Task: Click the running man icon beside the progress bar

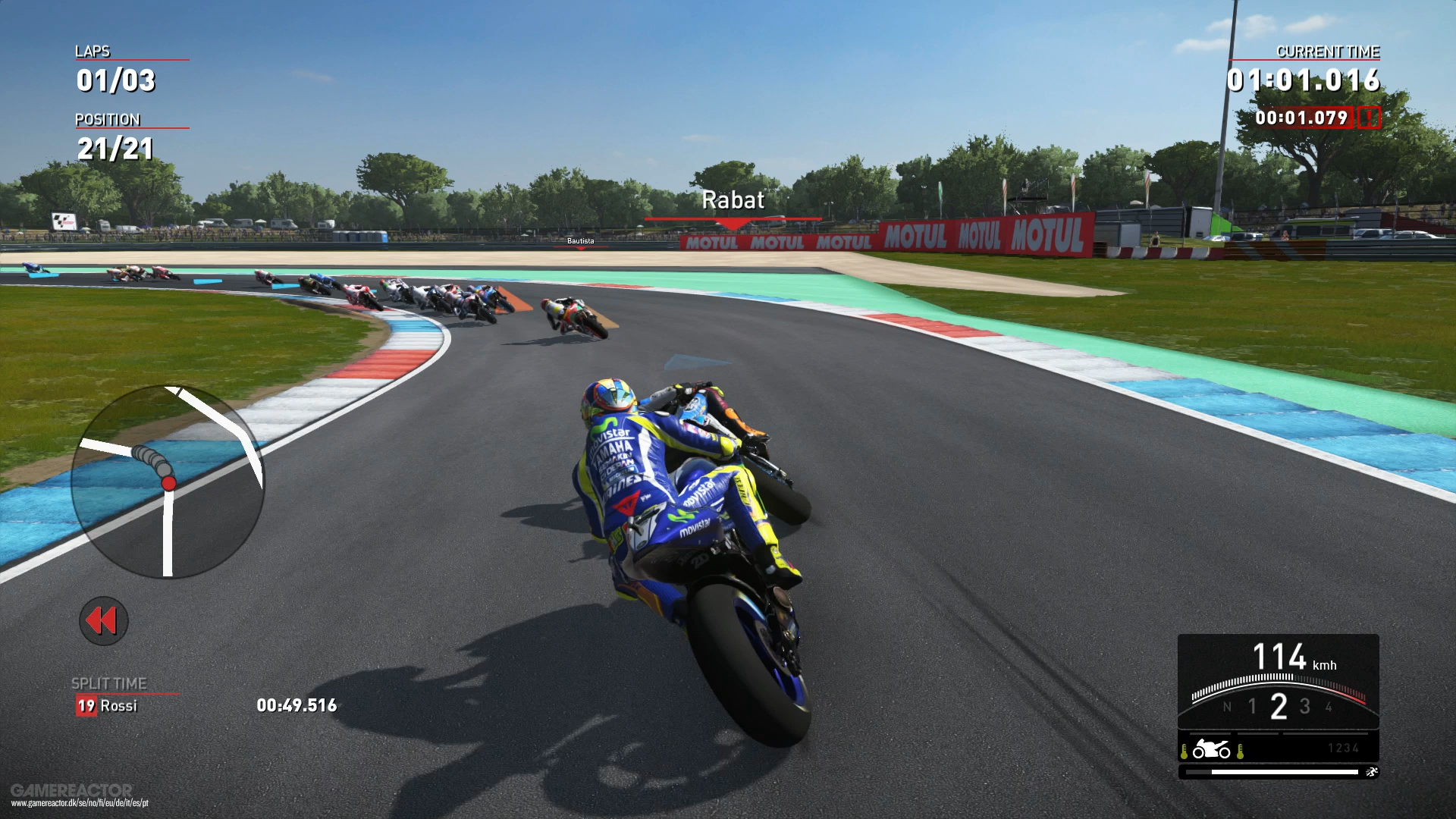Action: click(1373, 773)
